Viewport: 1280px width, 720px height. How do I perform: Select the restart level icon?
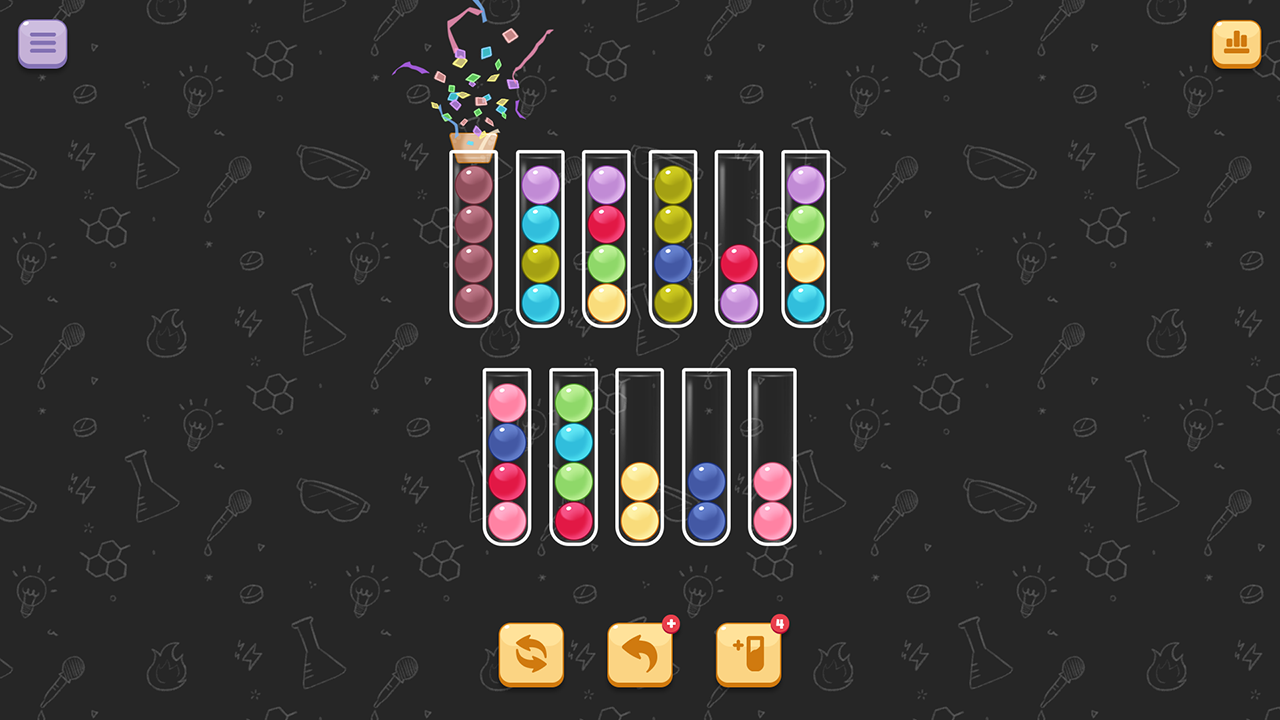pos(531,654)
